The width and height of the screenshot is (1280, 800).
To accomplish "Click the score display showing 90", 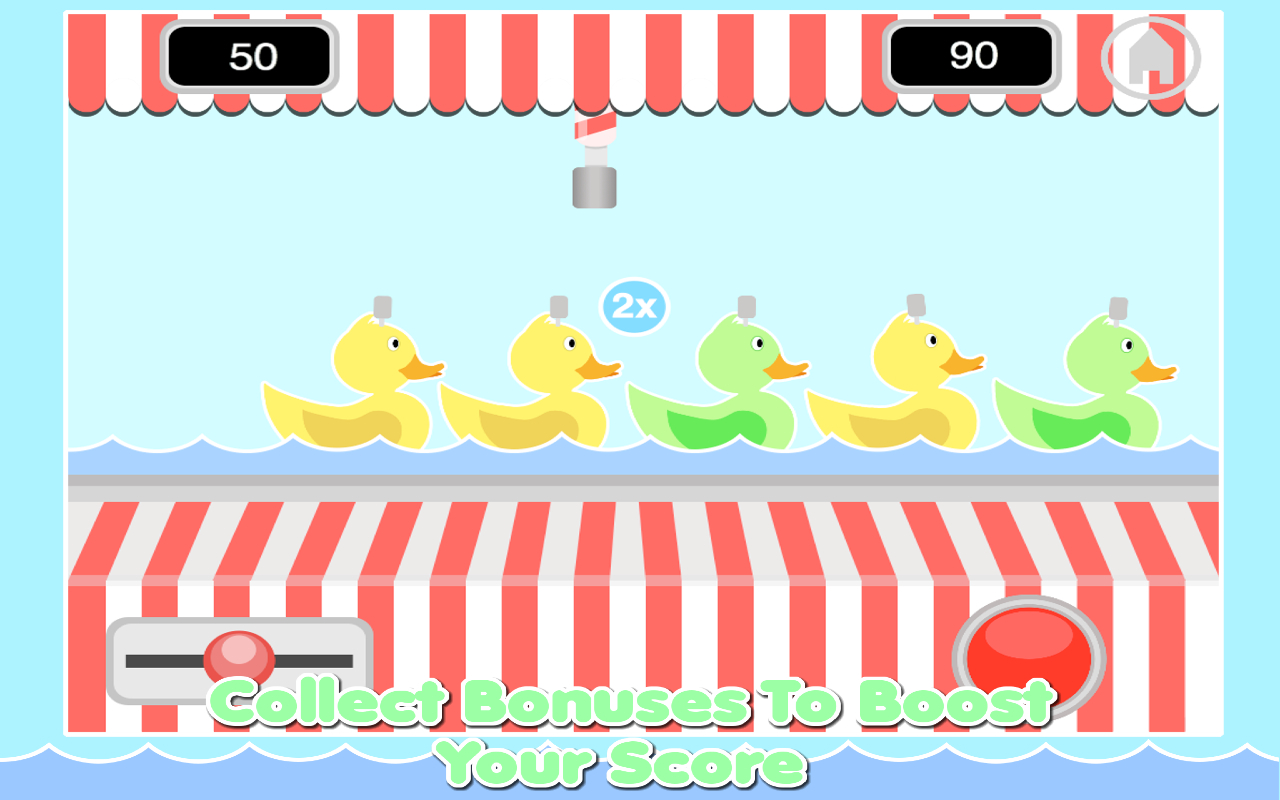I will [970, 57].
